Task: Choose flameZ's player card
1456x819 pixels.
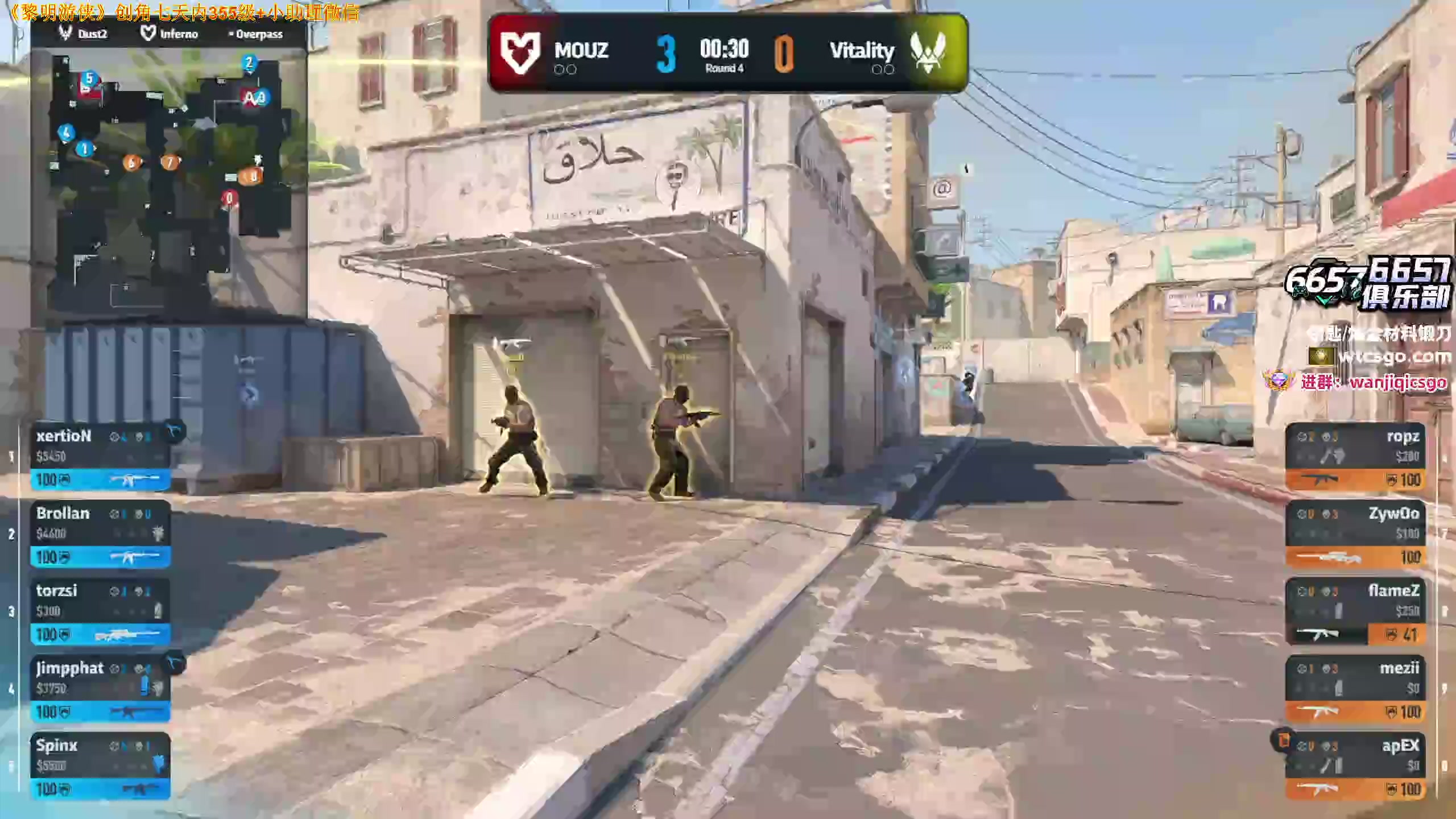Action: 1355,611
